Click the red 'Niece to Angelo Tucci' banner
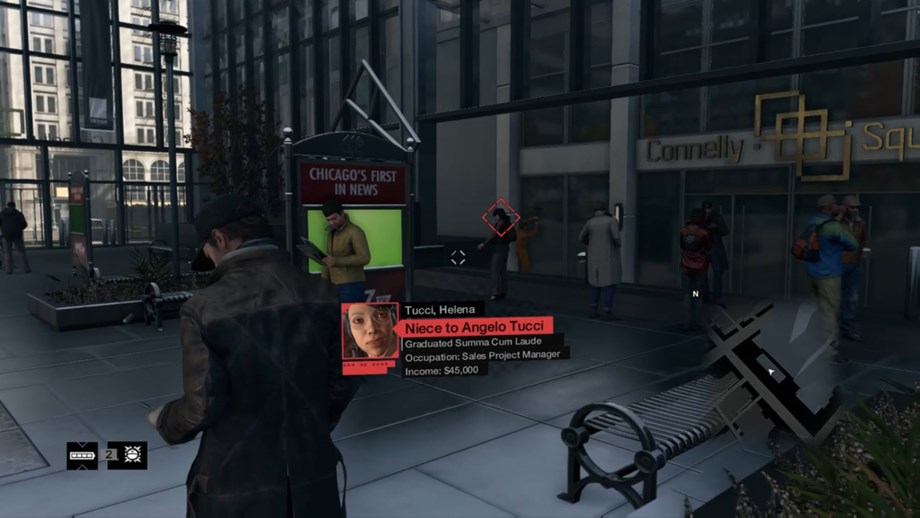 (x=475, y=326)
